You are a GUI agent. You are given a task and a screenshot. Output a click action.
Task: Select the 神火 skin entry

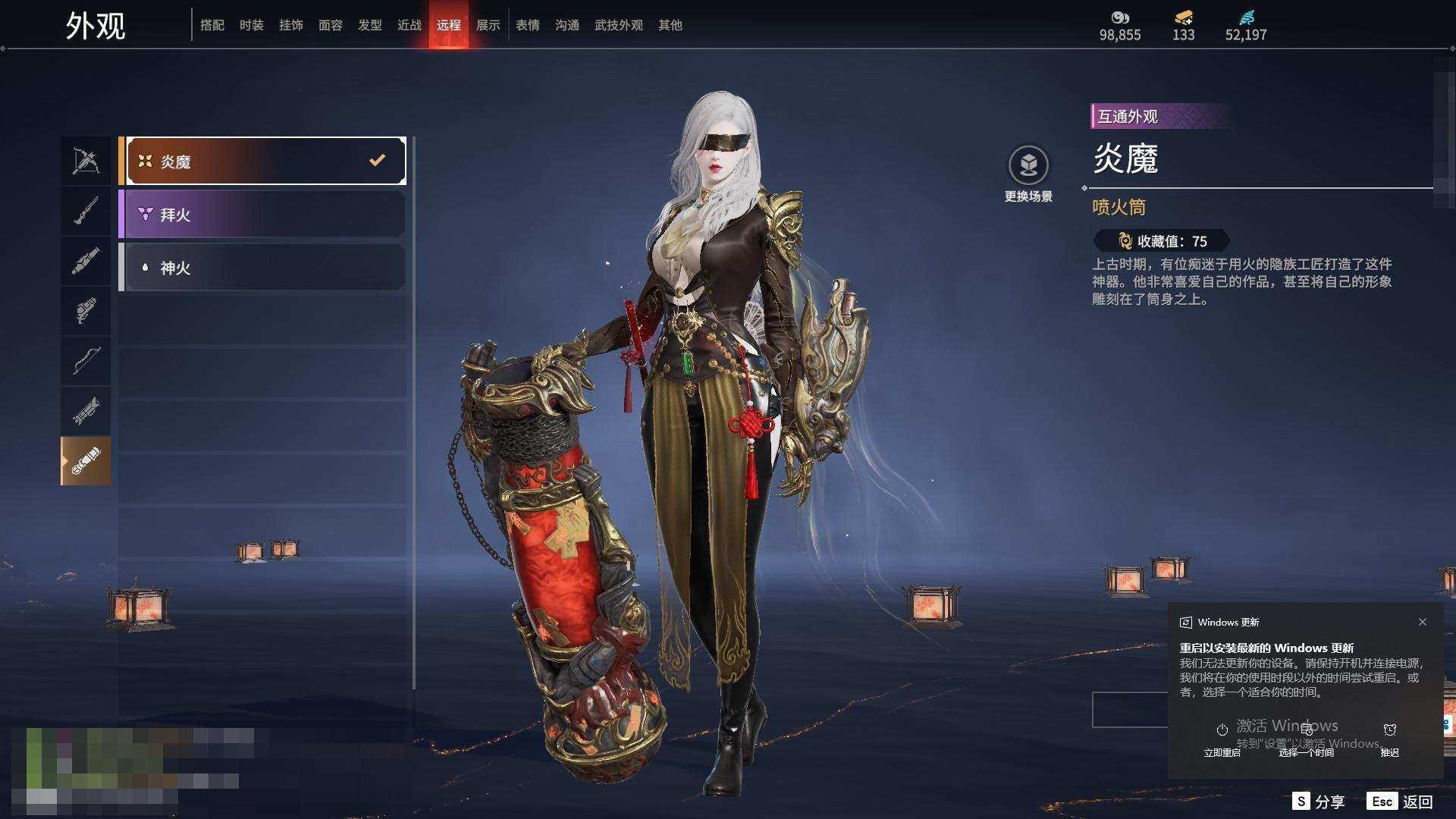[x=262, y=268]
